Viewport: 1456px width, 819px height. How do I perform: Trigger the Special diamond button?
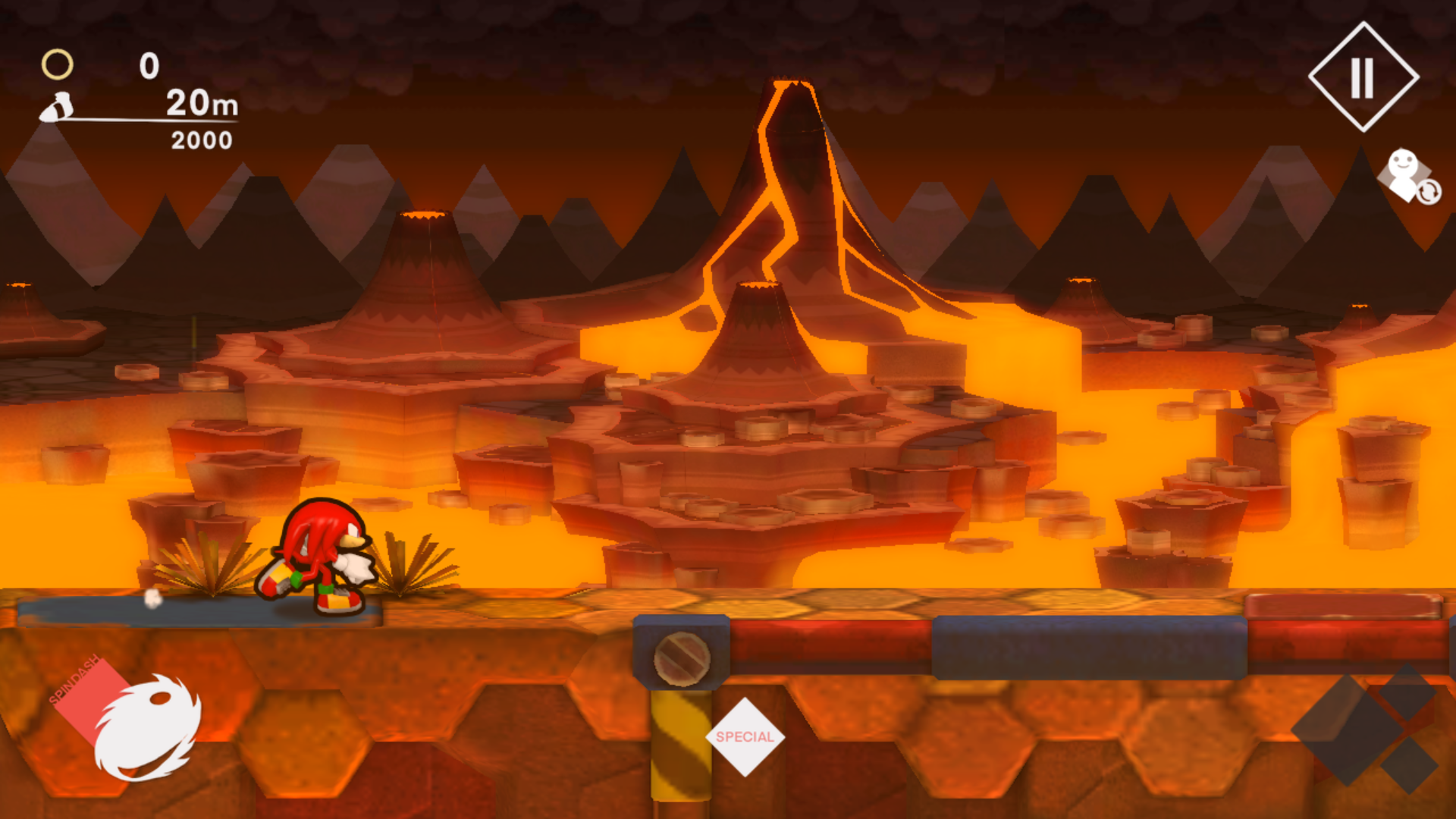(745, 736)
